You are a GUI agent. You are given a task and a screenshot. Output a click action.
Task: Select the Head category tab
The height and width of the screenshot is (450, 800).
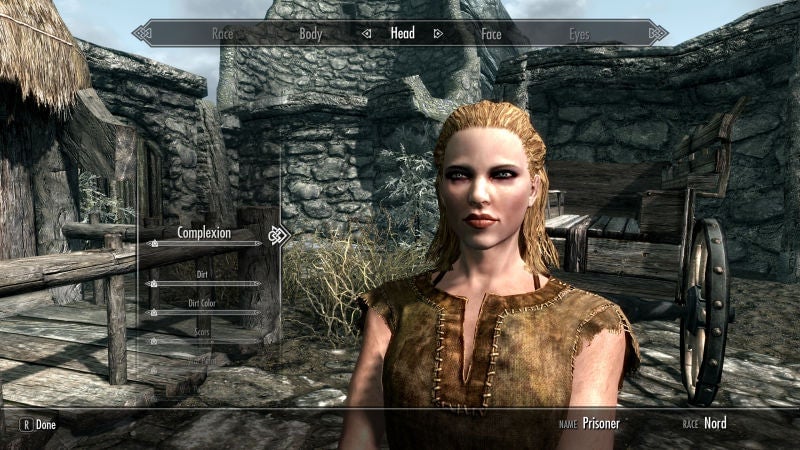[x=402, y=33]
